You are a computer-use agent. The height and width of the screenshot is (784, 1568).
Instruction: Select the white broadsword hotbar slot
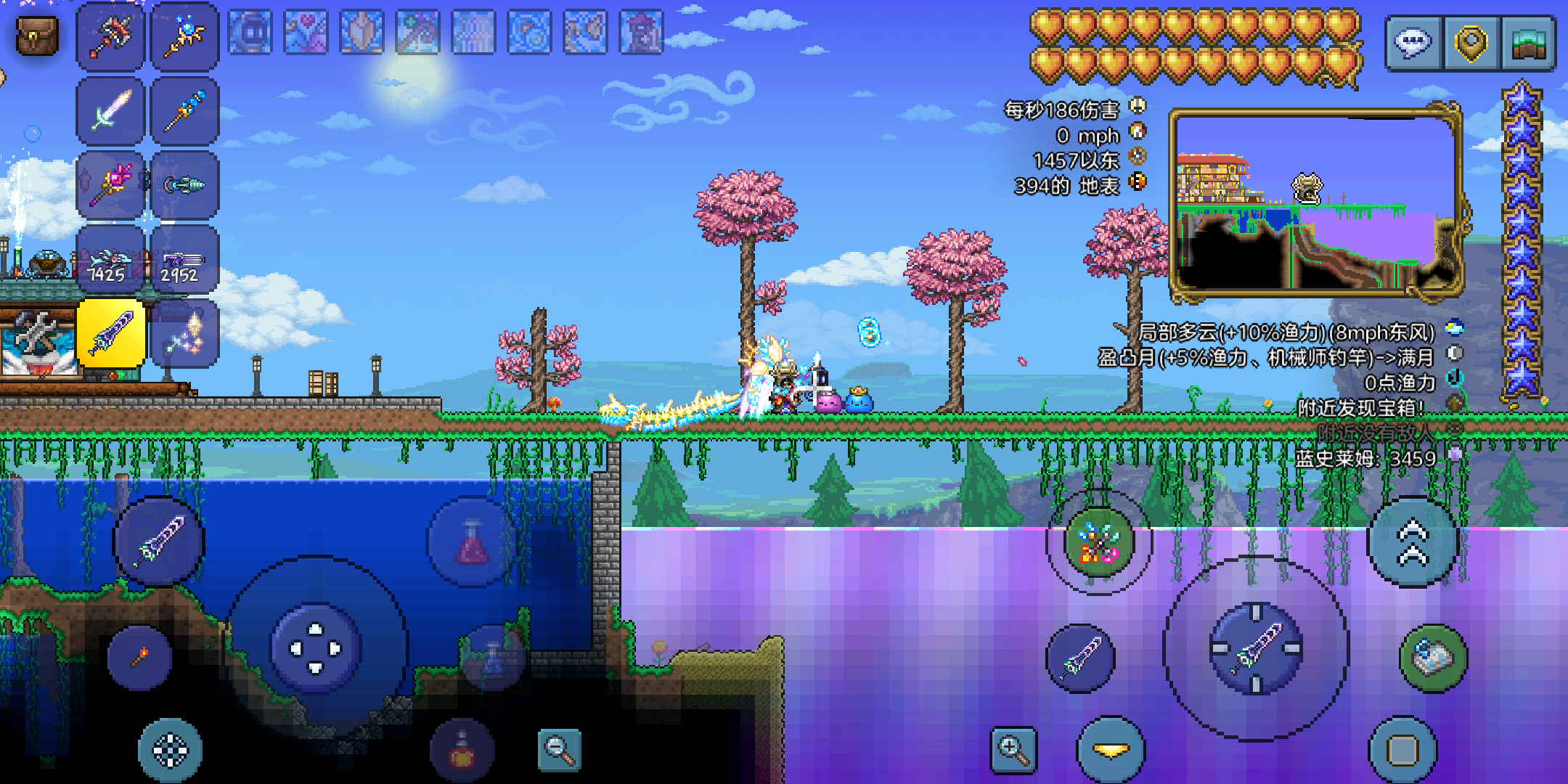pos(111,111)
